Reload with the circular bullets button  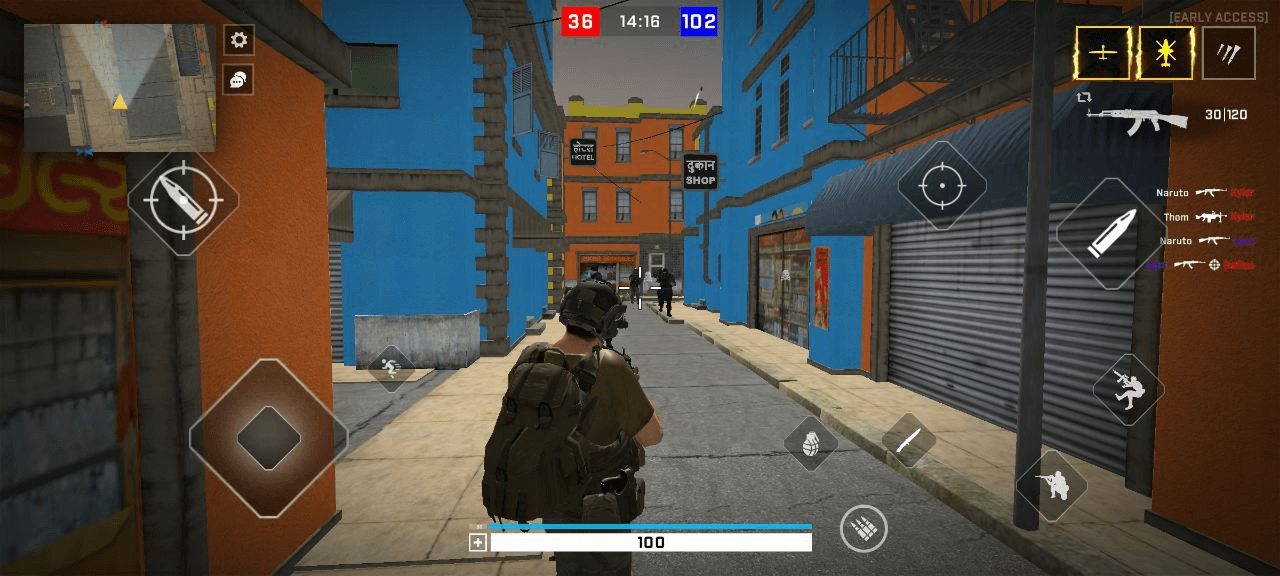coord(863,528)
